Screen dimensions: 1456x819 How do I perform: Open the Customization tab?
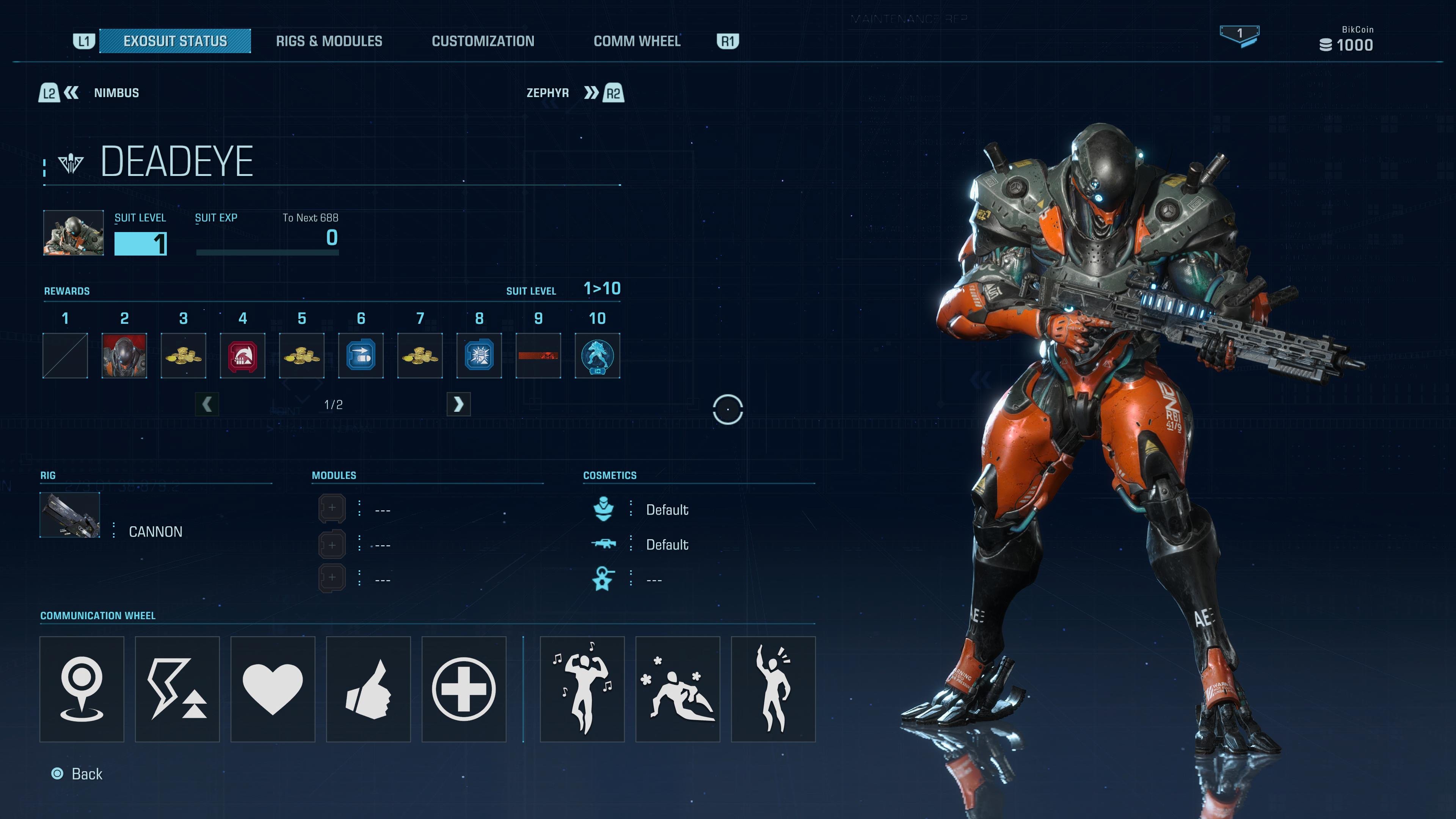coord(483,41)
